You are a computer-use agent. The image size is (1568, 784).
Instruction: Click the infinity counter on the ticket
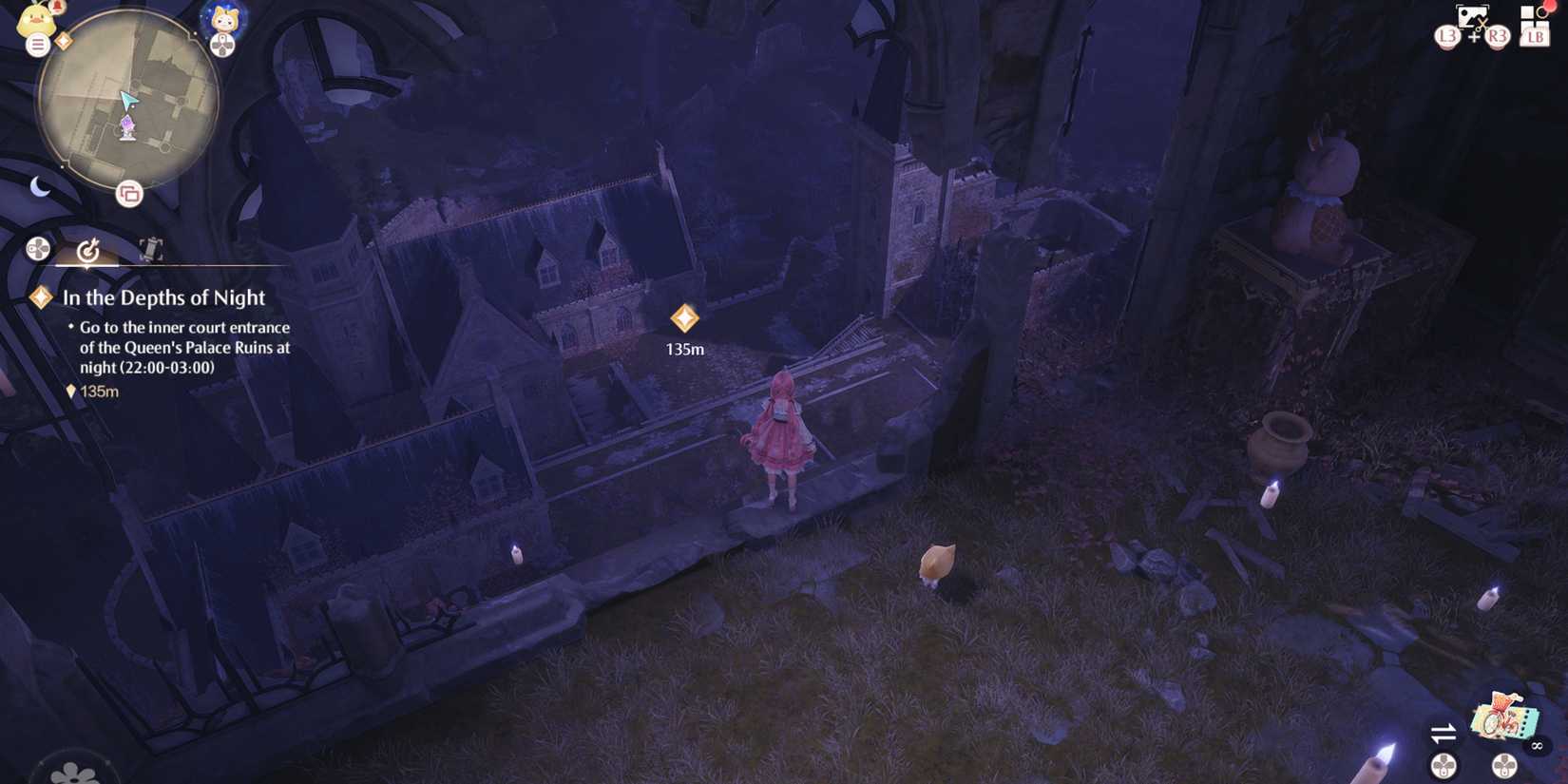pyautogui.click(x=1537, y=746)
